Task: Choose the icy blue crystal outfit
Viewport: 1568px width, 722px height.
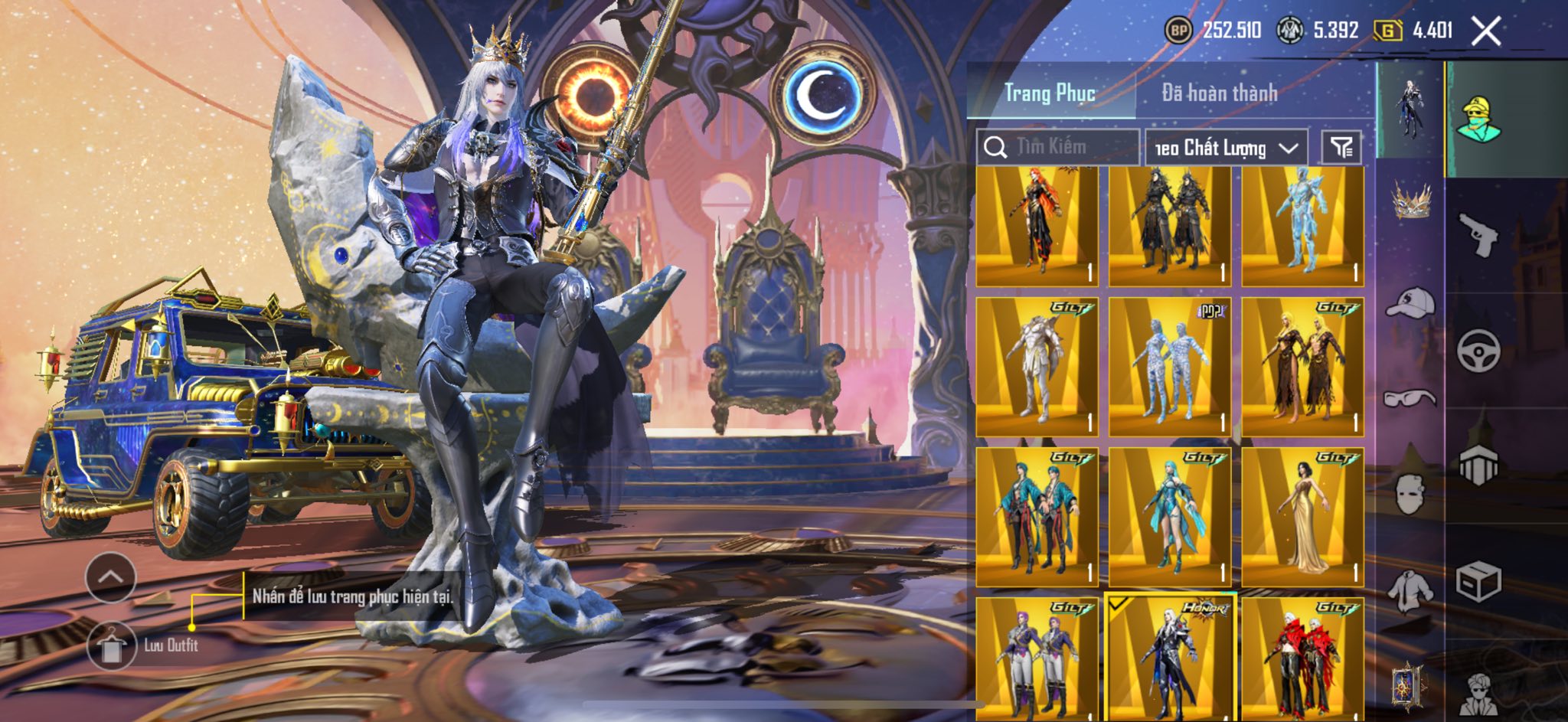Action: (1302, 227)
